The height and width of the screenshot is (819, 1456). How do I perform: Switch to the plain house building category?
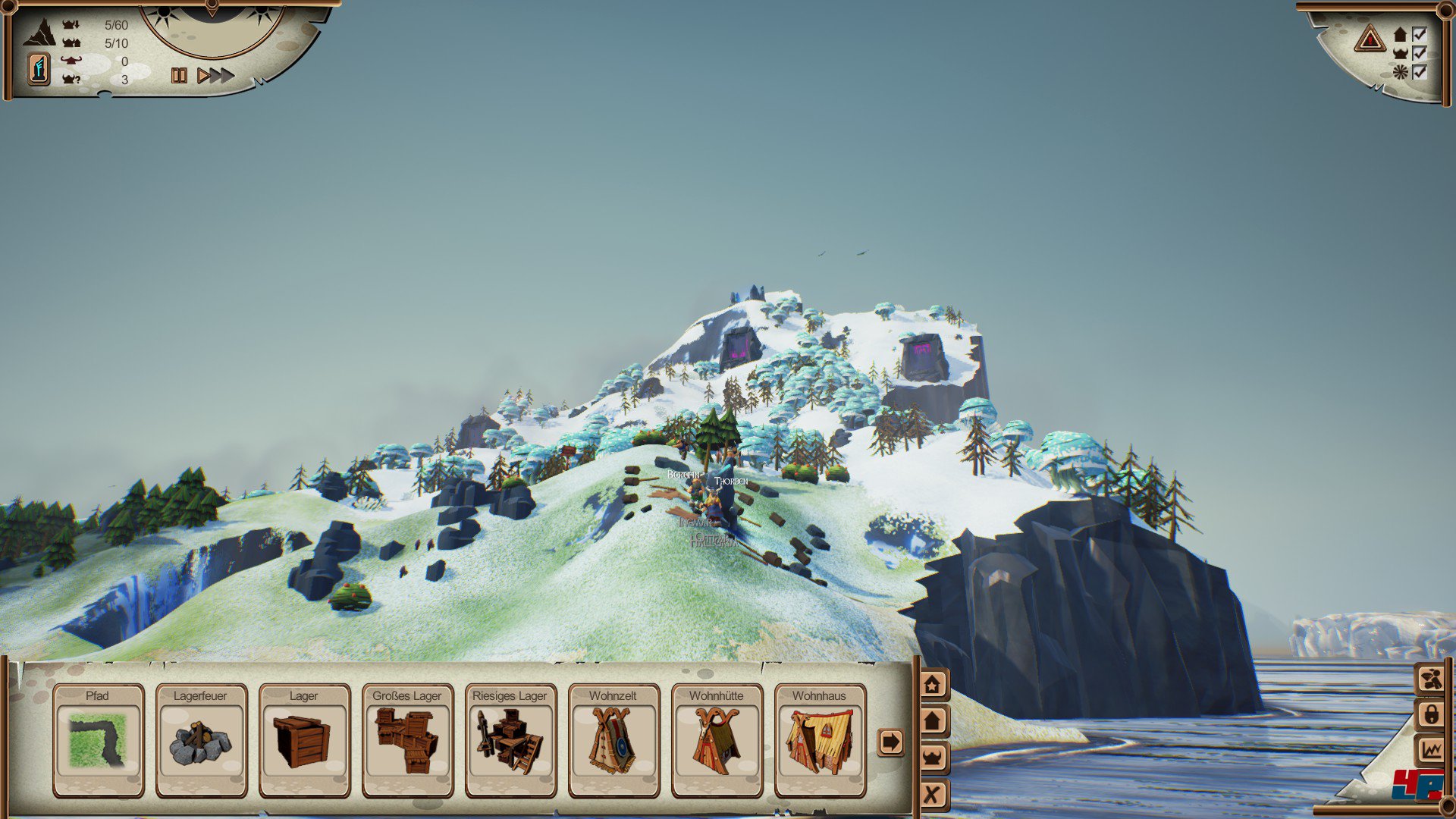coord(933,720)
